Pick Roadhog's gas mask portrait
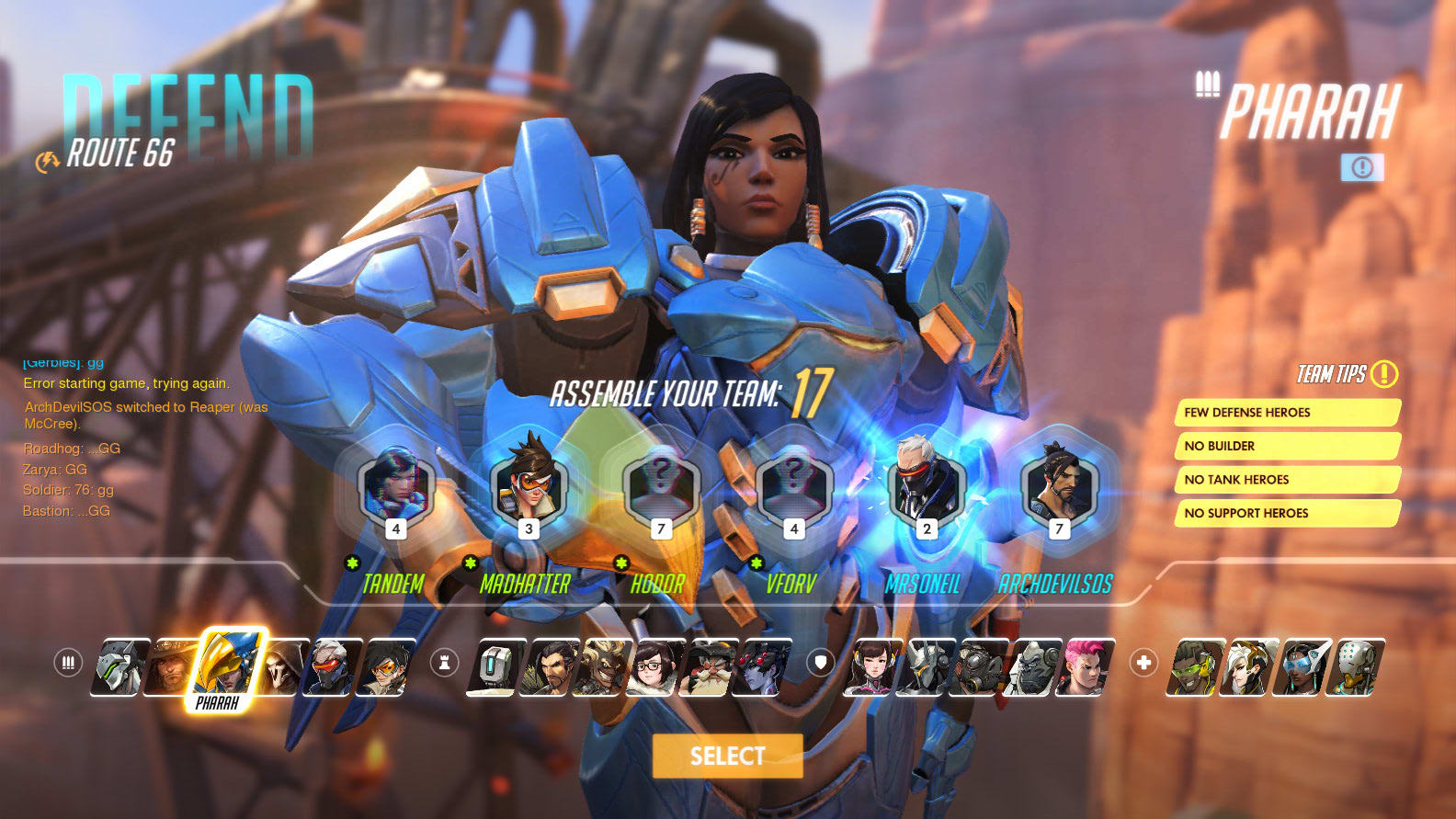 click(980, 666)
